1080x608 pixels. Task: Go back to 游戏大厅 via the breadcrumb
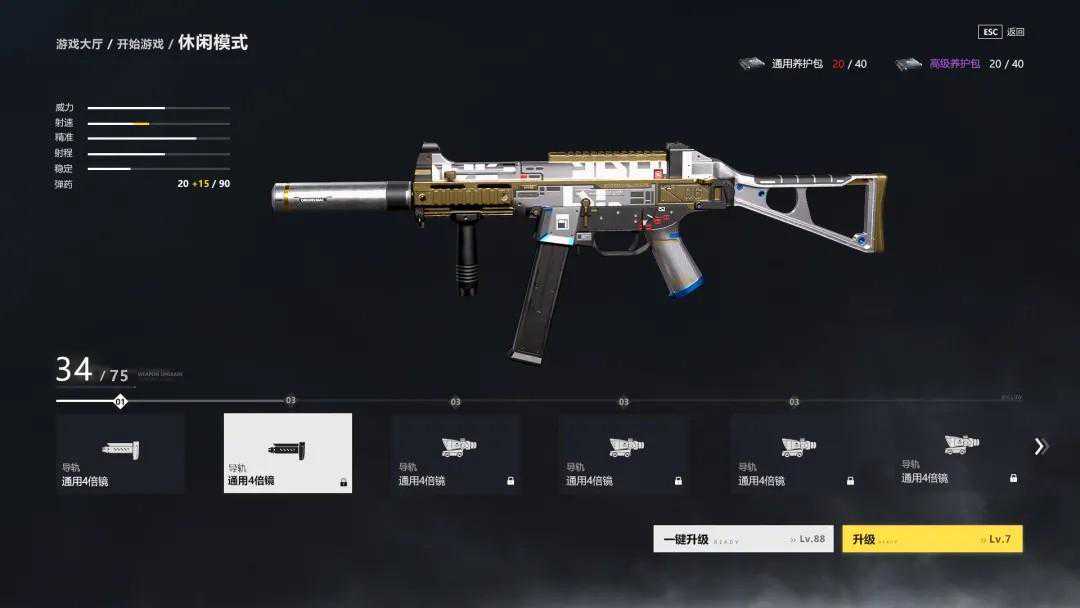click(81, 45)
